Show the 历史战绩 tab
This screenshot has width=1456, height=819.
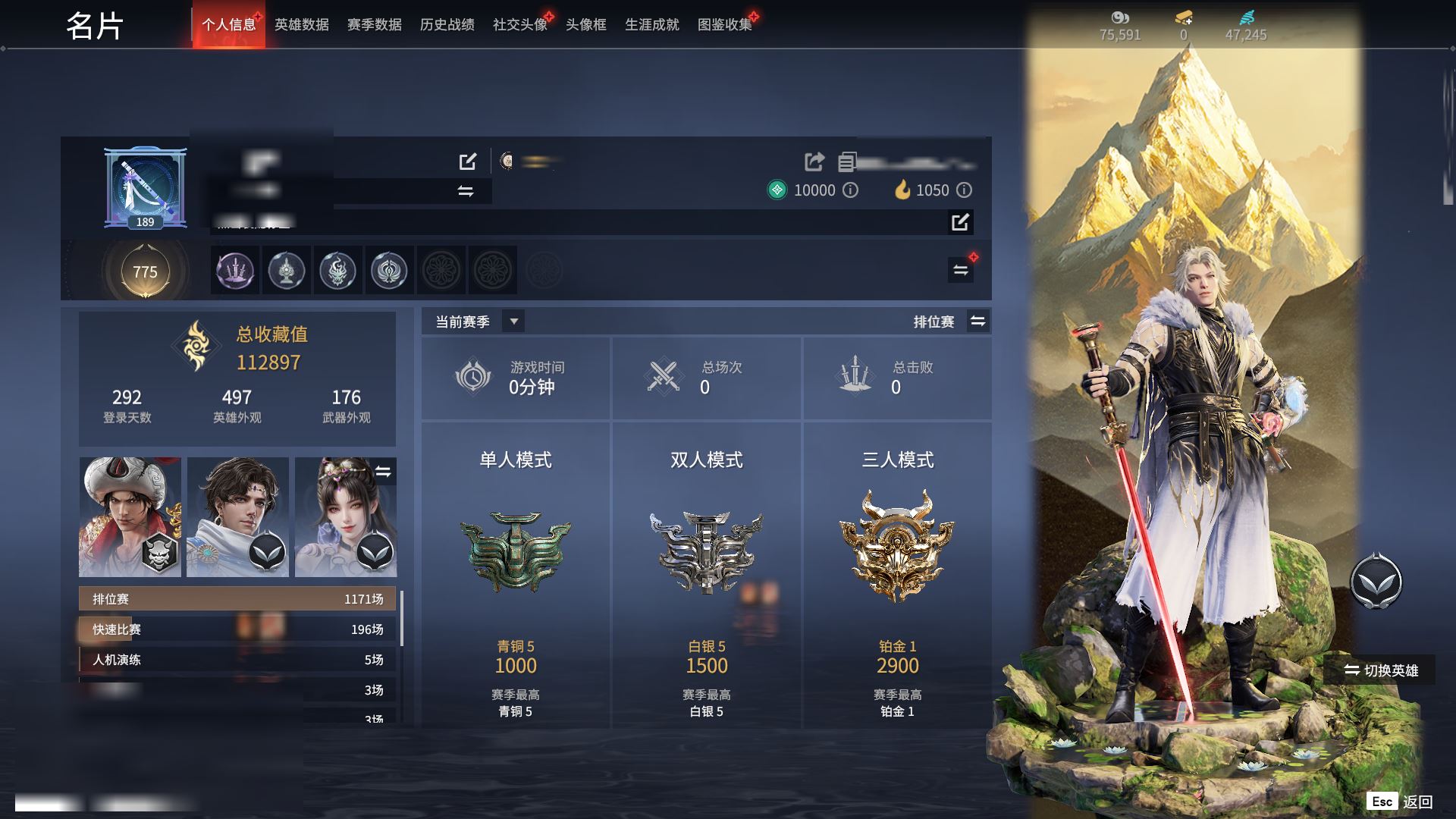pos(447,25)
